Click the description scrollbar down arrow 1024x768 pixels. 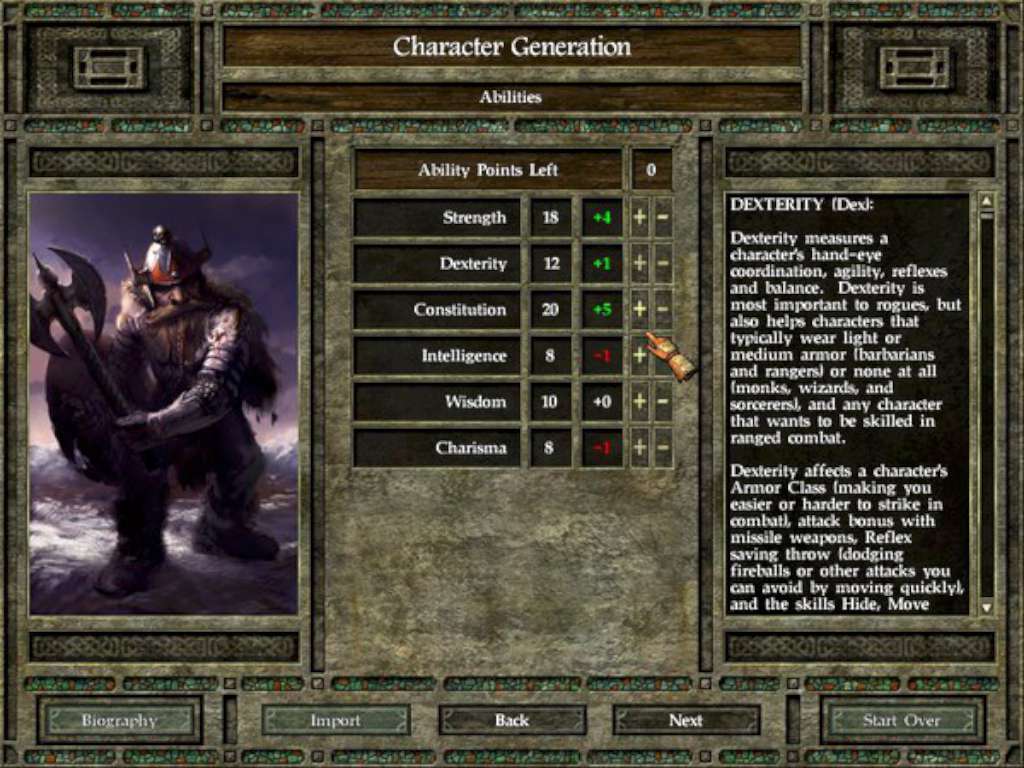coord(987,607)
